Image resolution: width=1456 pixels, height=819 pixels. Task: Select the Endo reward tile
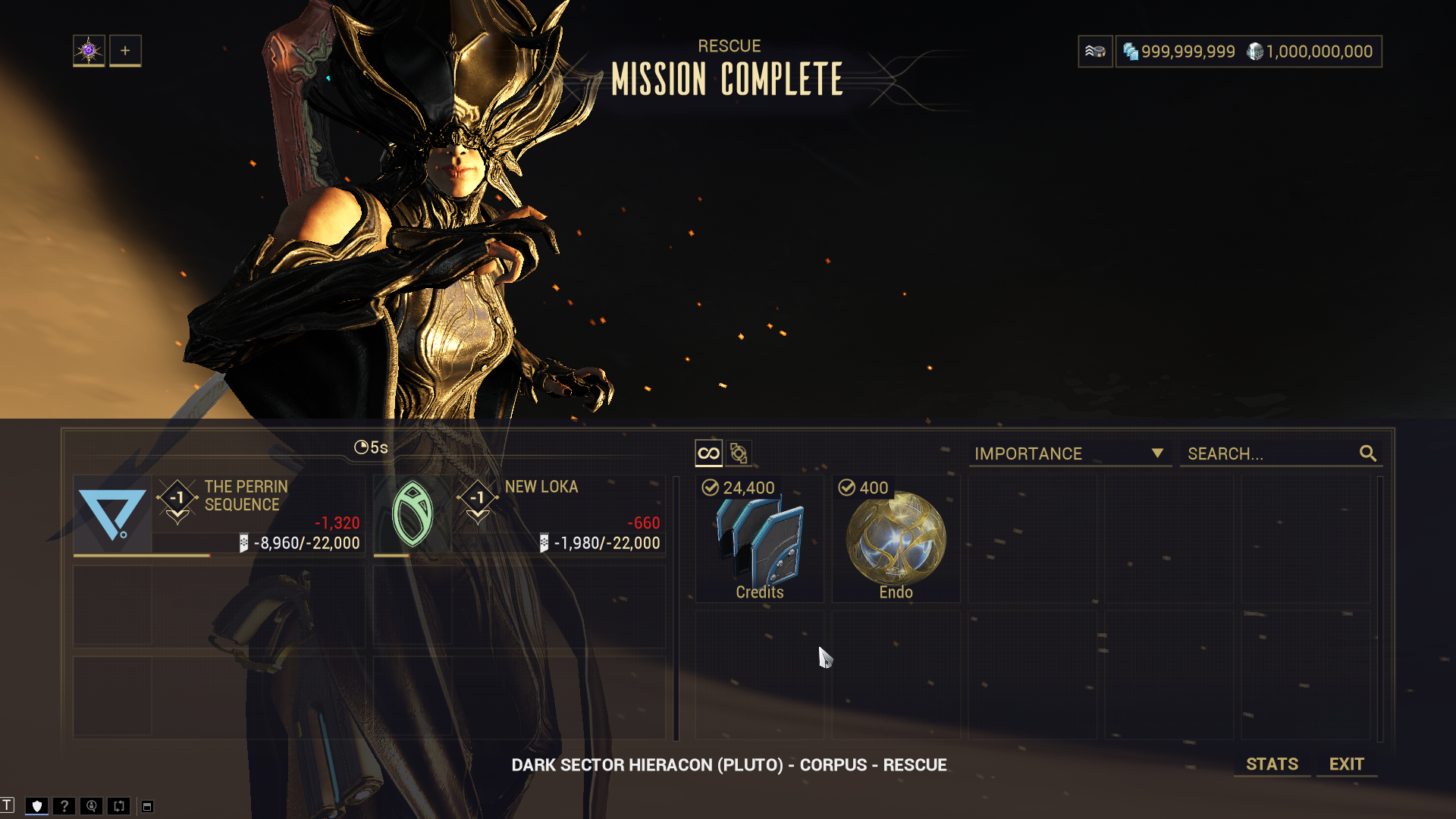(x=896, y=539)
